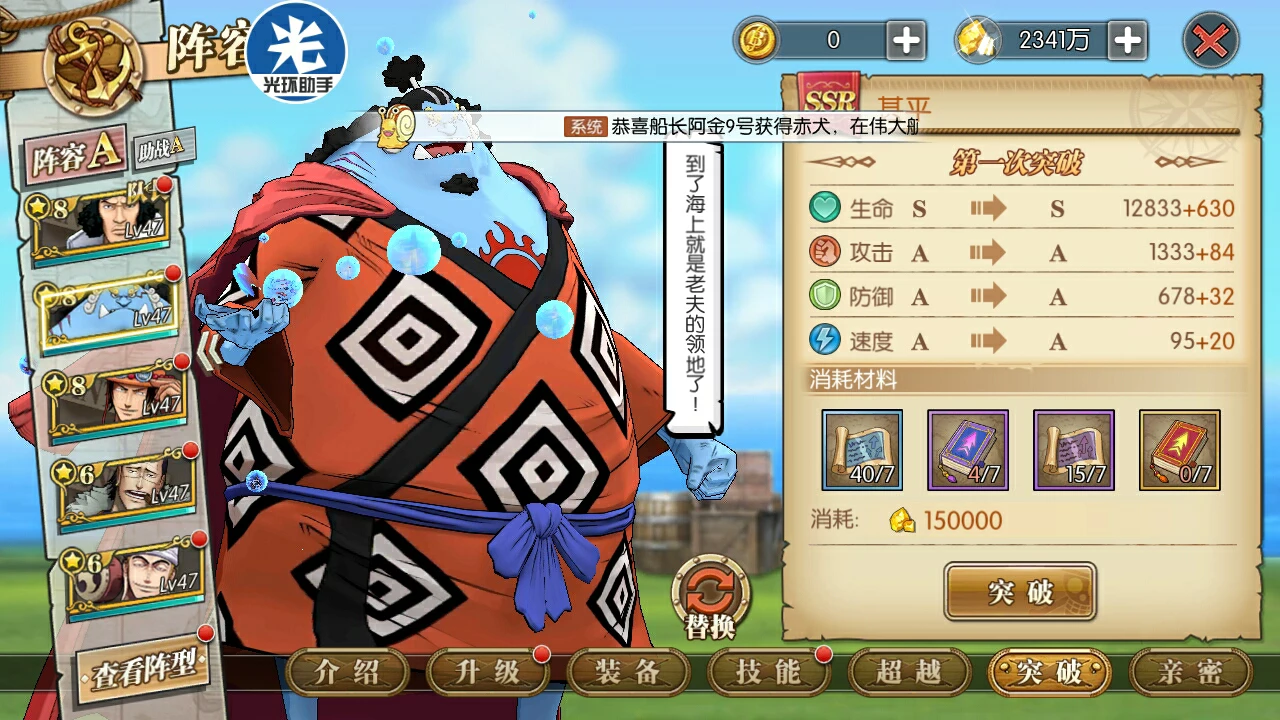The width and height of the screenshot is (1280, 720).
Task: Select the red book material showing 0/7
Action: [x=1179, y=450]
